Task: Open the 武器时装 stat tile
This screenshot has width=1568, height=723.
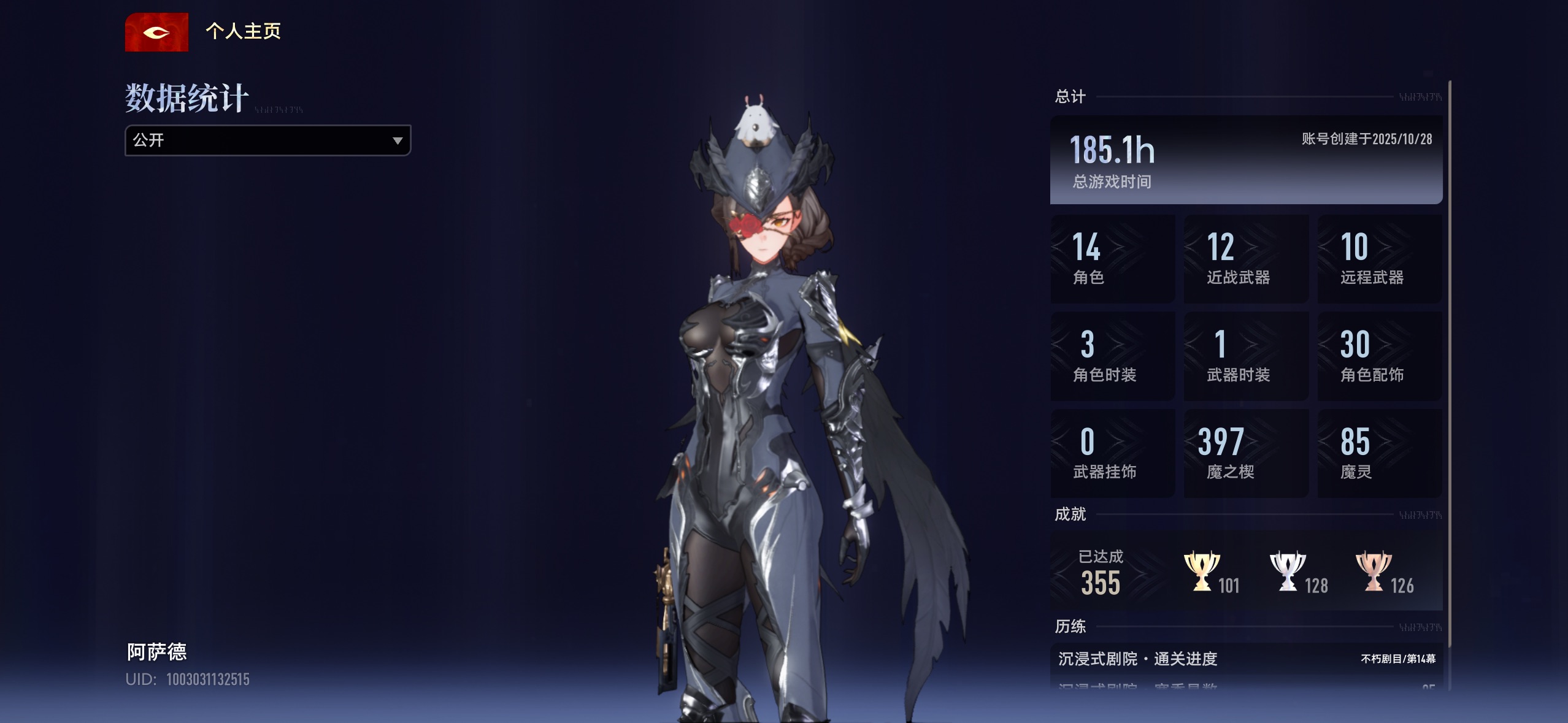Action: 1246,356
